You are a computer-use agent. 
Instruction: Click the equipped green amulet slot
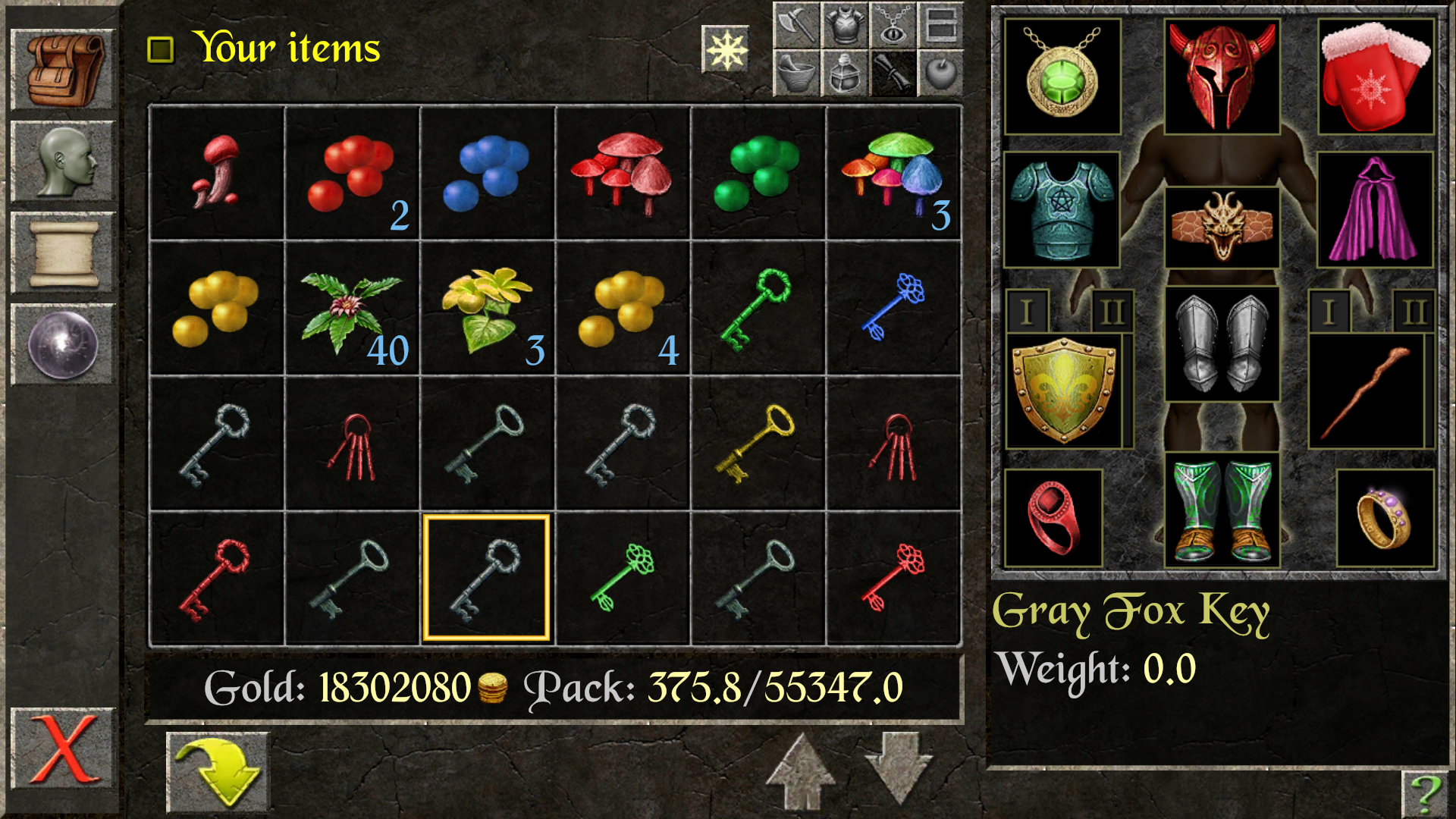click(x=1062, y=77)
